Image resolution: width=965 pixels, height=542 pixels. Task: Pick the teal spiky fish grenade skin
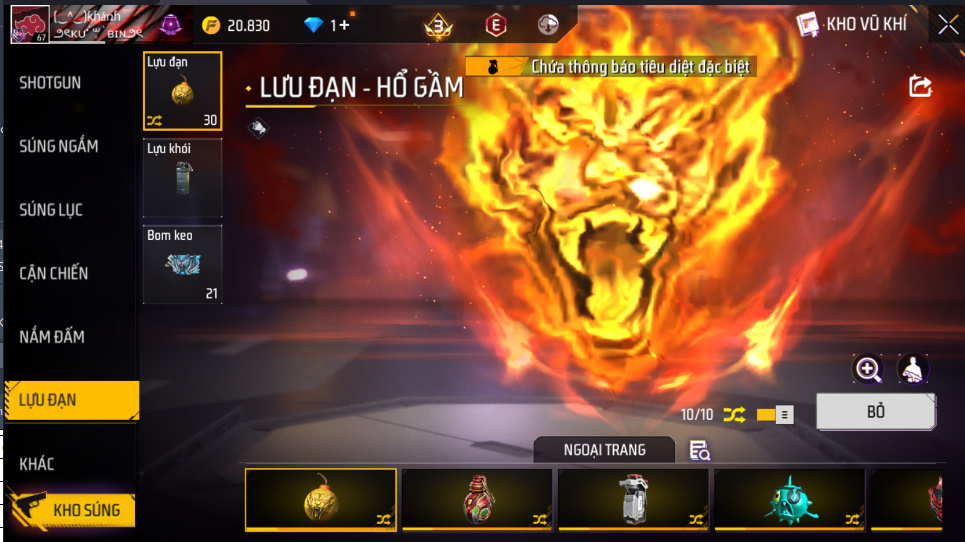789,498
